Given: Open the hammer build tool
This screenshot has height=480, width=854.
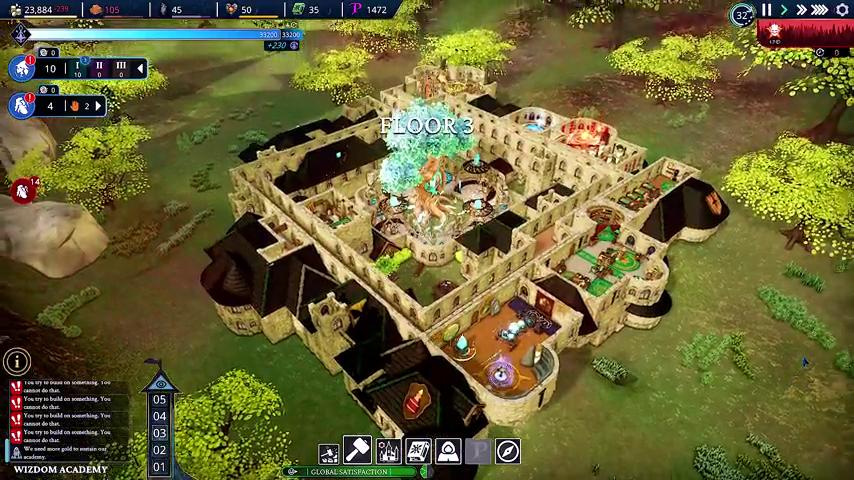Looking at the screenshot, I should [x=358, y=451].
